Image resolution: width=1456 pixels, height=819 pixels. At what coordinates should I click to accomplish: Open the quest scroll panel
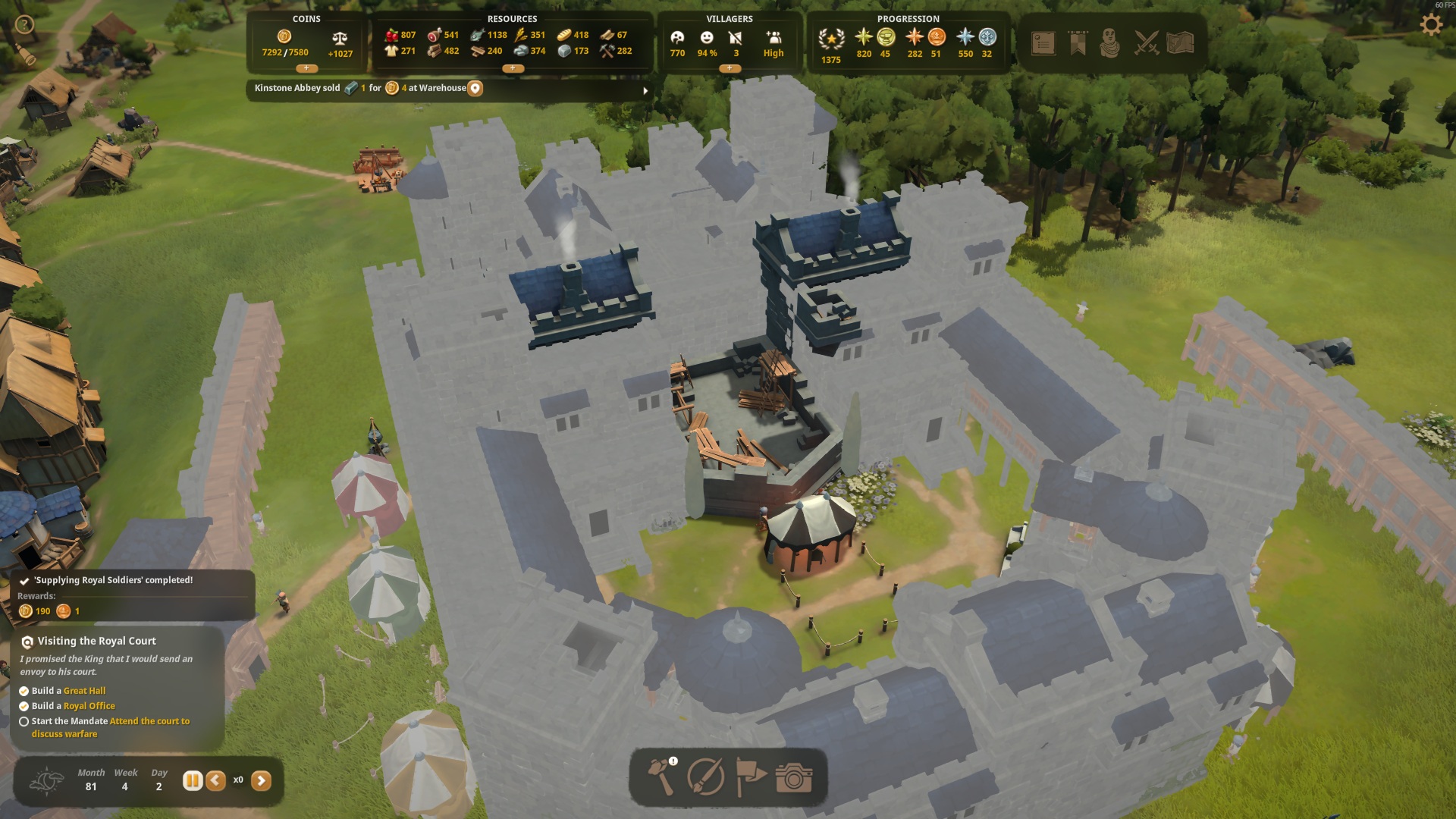point(1043,43)
